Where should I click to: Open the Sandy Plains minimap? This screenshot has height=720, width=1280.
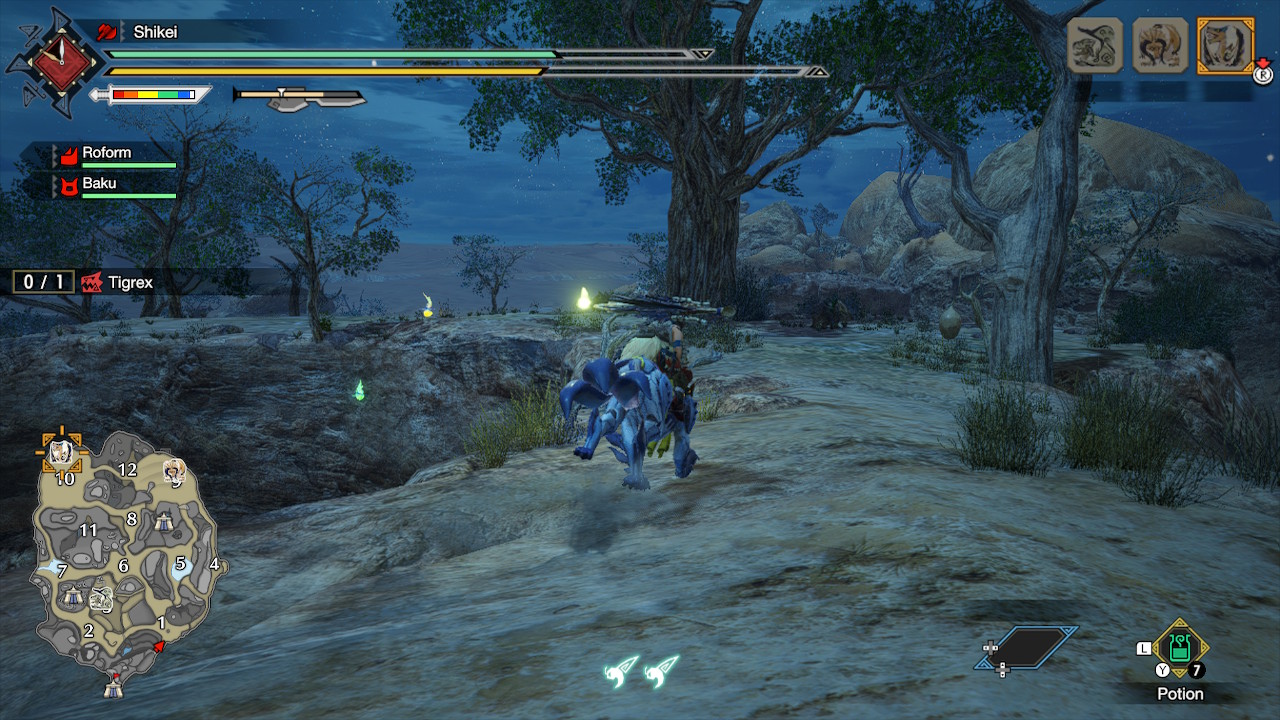click(125, 560)
